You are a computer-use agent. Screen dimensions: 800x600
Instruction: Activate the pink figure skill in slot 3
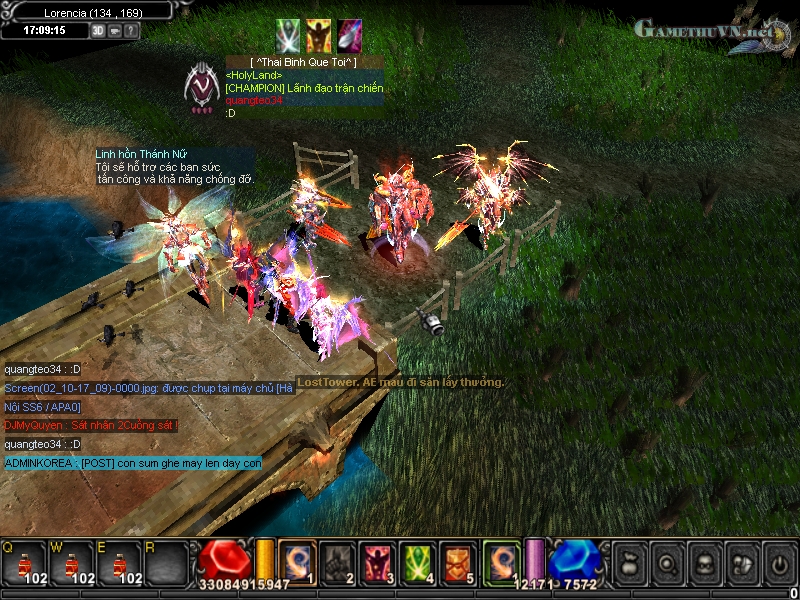point(377,562)
